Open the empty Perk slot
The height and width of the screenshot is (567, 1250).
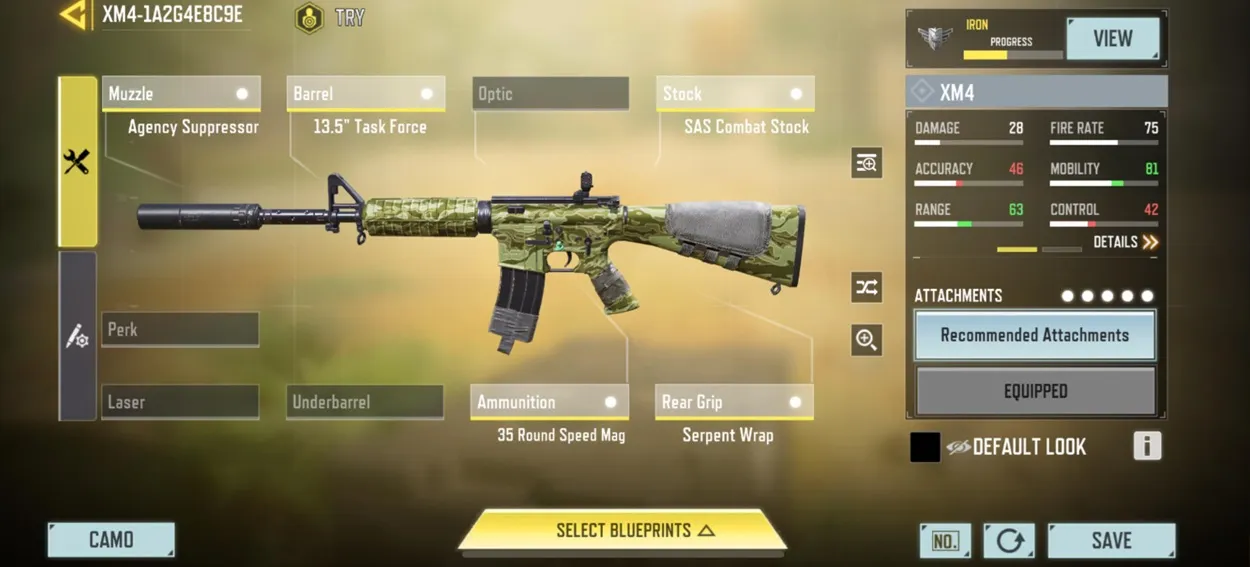tap(181, 330)
